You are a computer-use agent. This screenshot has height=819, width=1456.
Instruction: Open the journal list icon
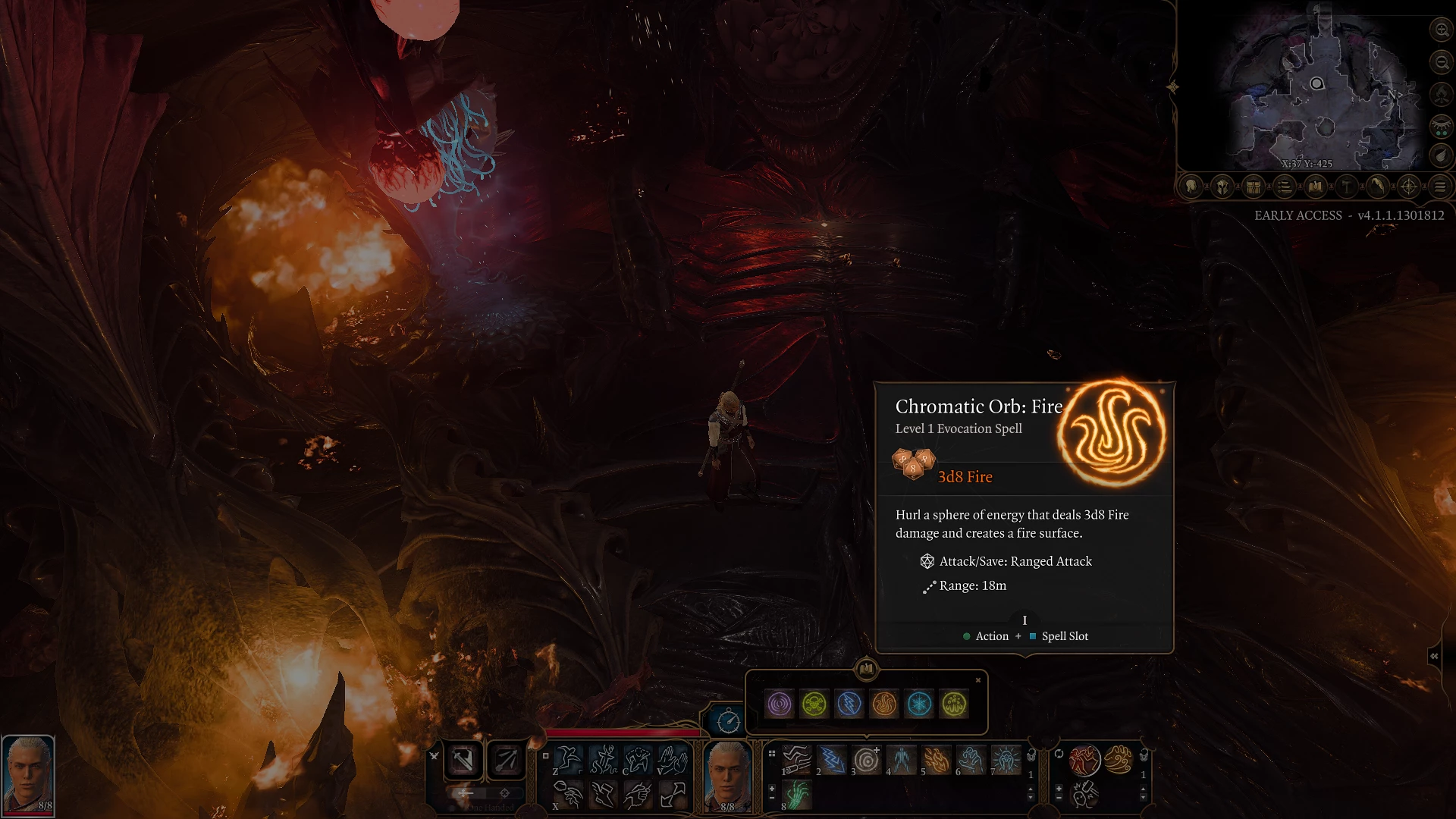(x=1285, y=187)
